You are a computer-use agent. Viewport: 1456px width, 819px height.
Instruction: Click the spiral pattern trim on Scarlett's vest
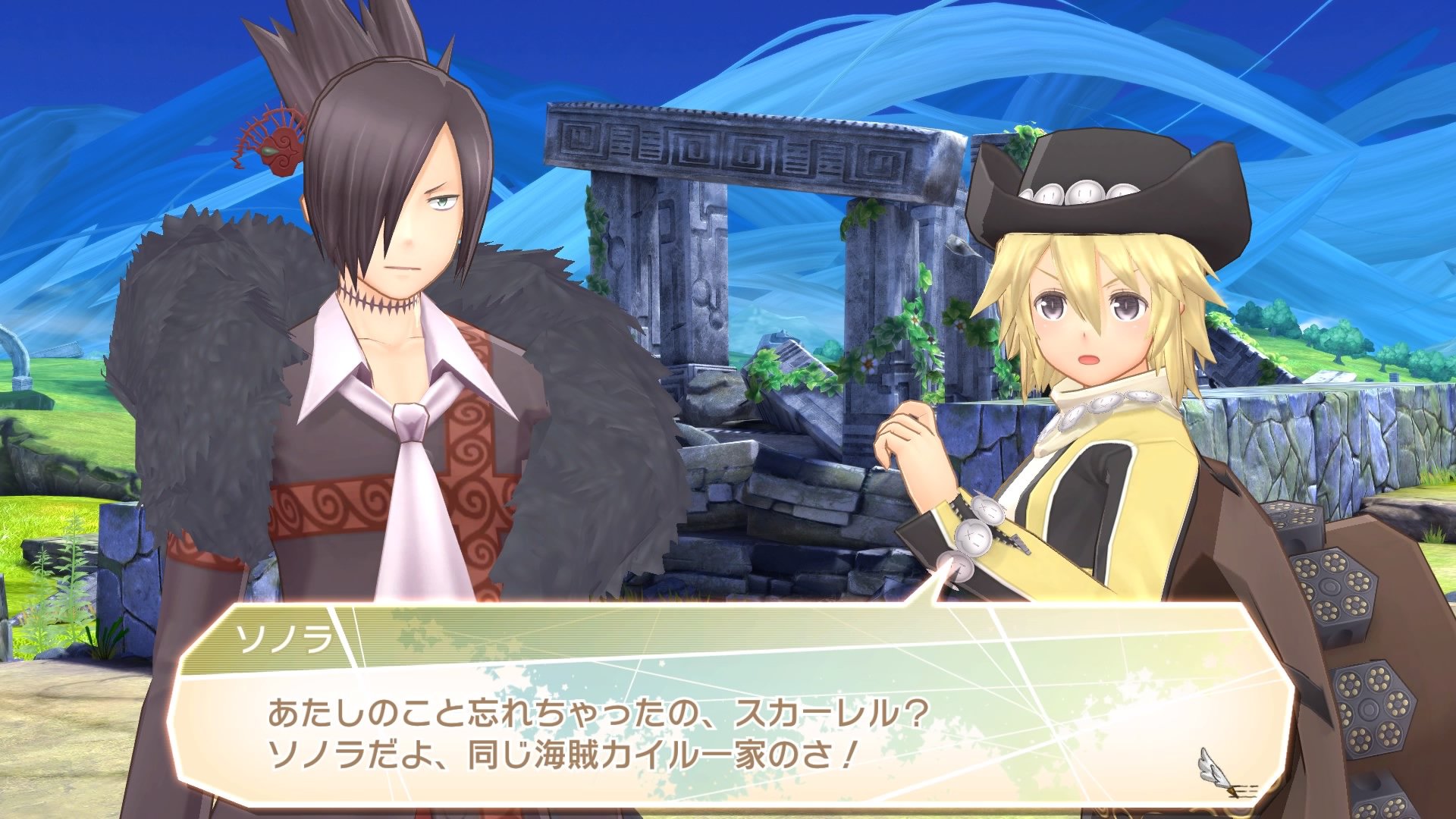pos(469,470)
